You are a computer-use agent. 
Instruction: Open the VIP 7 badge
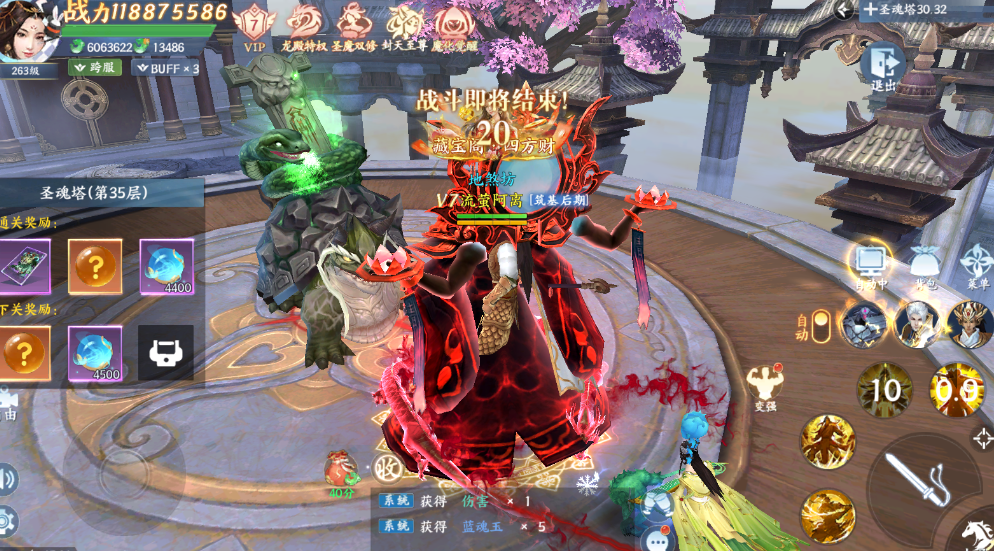click(255, 24)
